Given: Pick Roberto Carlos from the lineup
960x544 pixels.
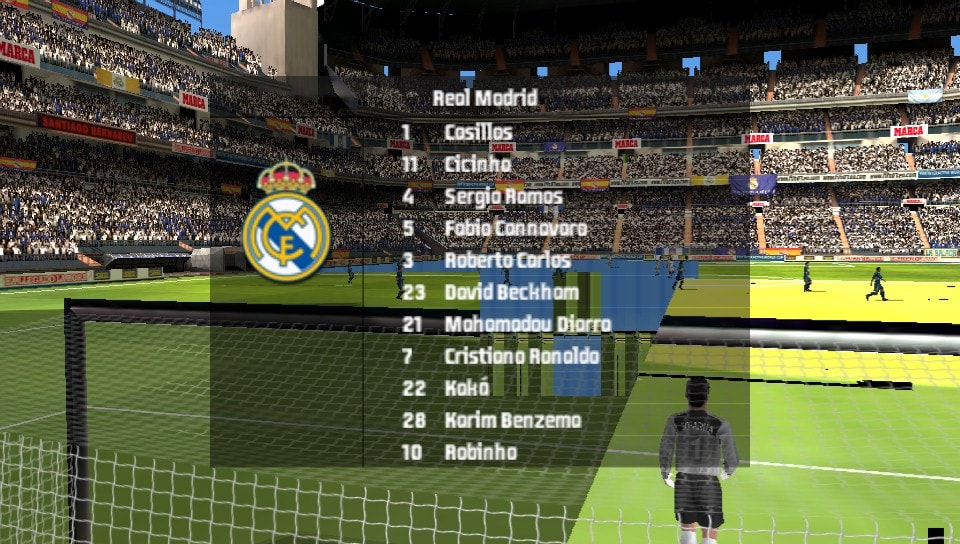Looking at the screenshot, I should [x=507, y=260].
